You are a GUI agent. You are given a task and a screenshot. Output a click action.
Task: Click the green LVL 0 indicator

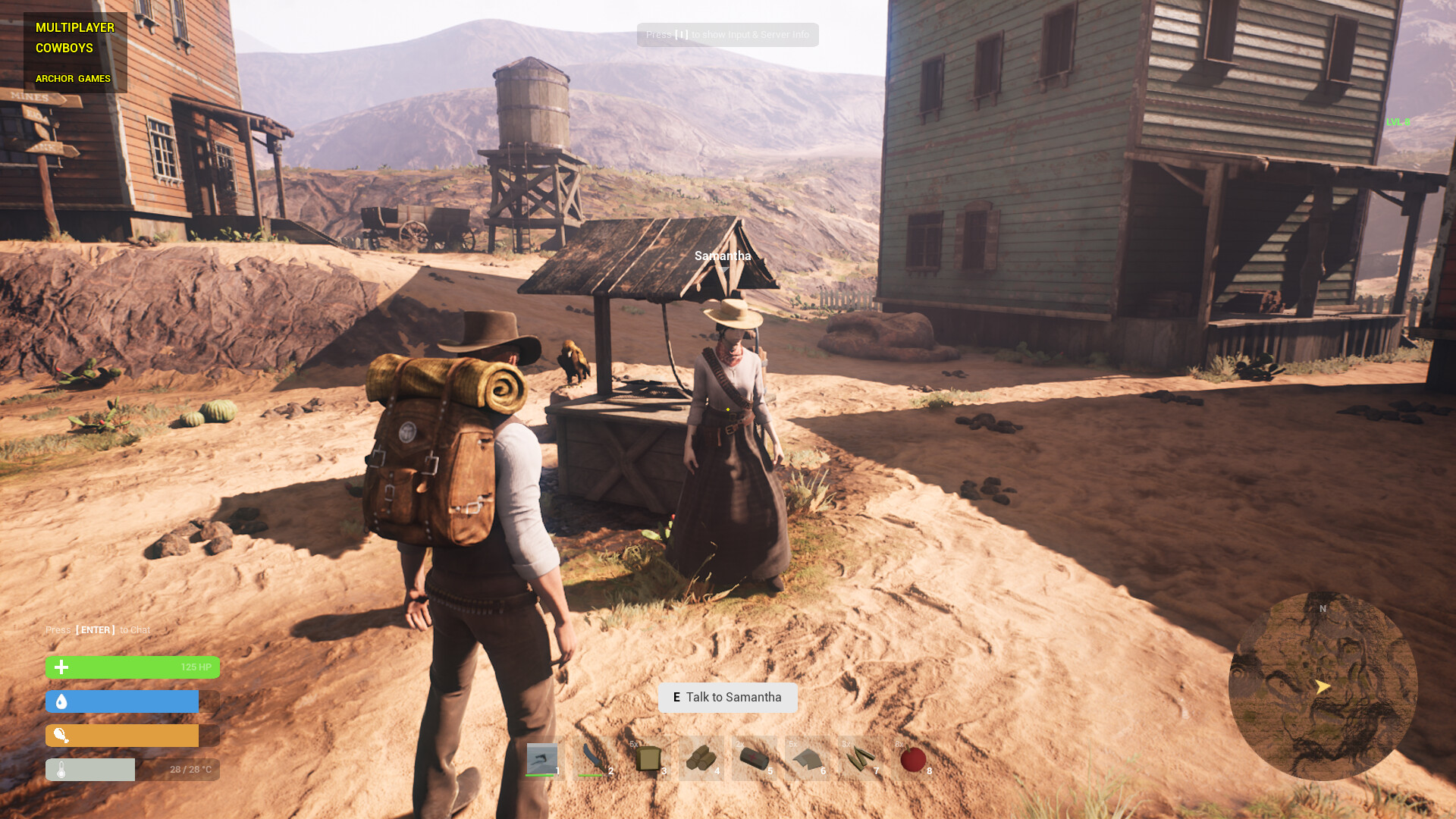(1398, 121)
